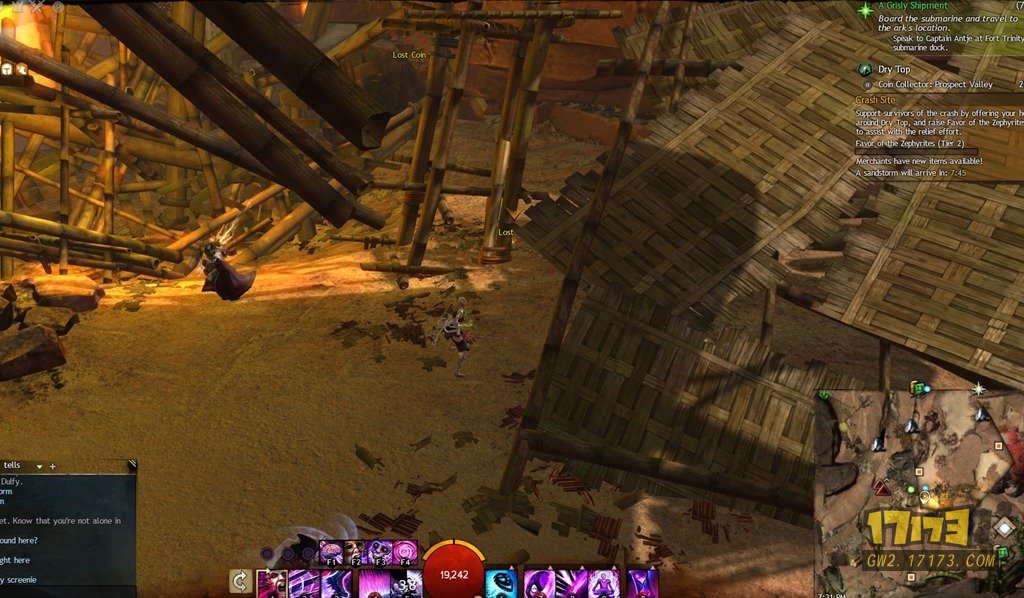This screenshot has width=1024, height=598.
Task: Activate the F4 pink swirl shatter skill
Action: pos(405,551)
